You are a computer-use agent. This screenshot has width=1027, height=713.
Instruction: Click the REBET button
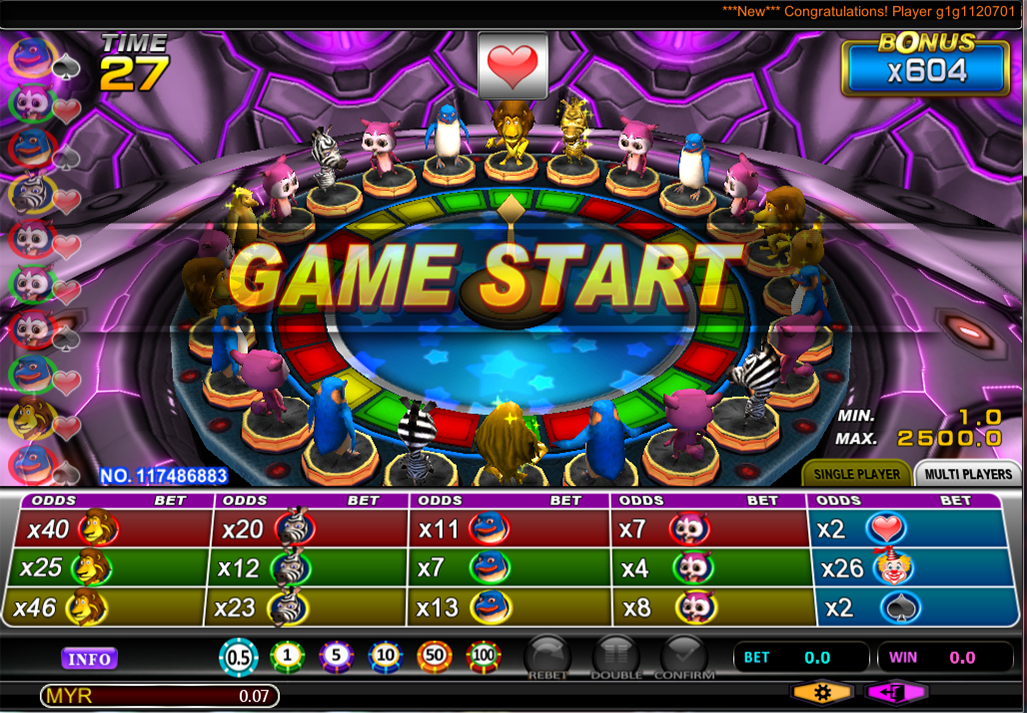click(546, 657)
